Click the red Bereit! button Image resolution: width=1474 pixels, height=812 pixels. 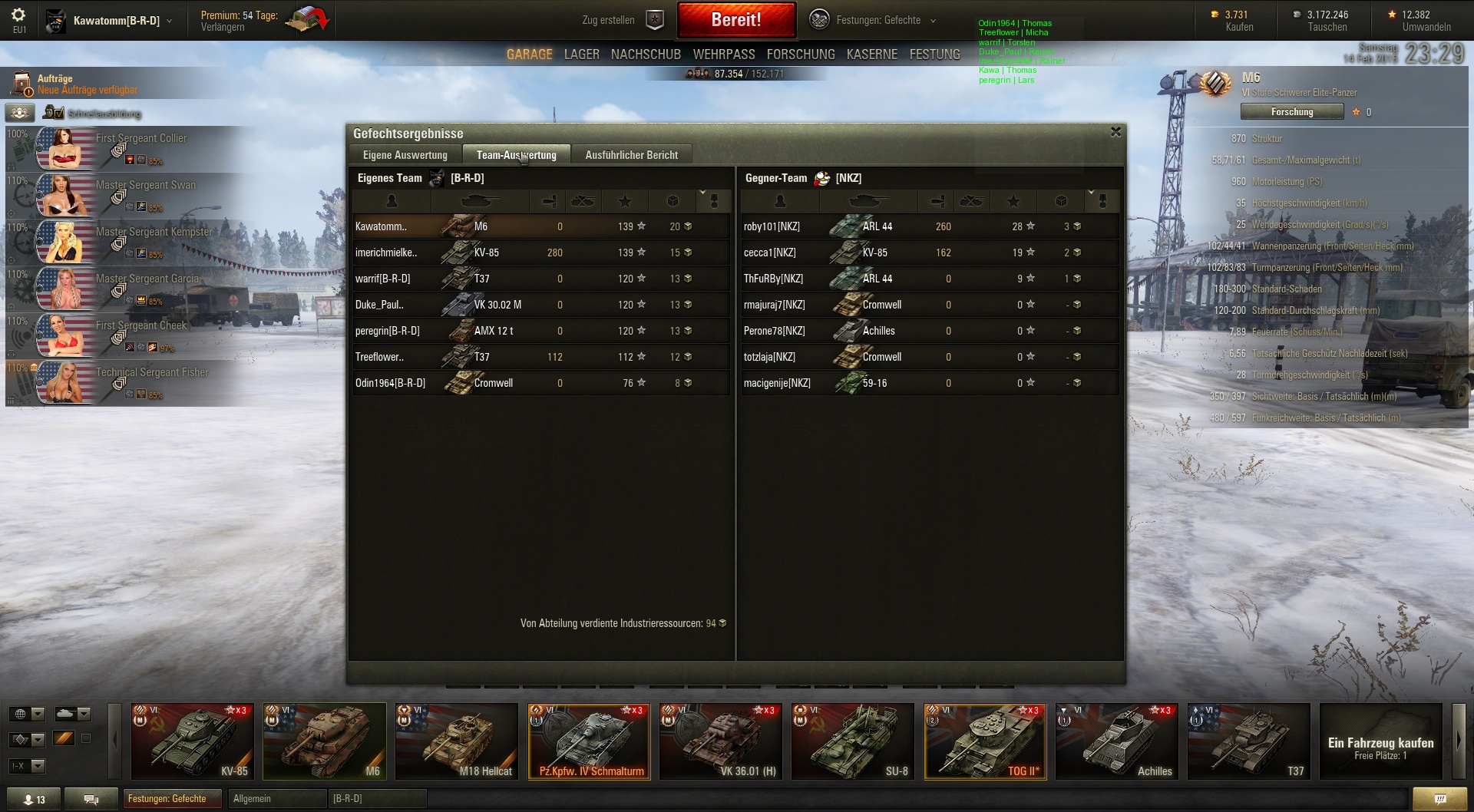click(735, 20)
